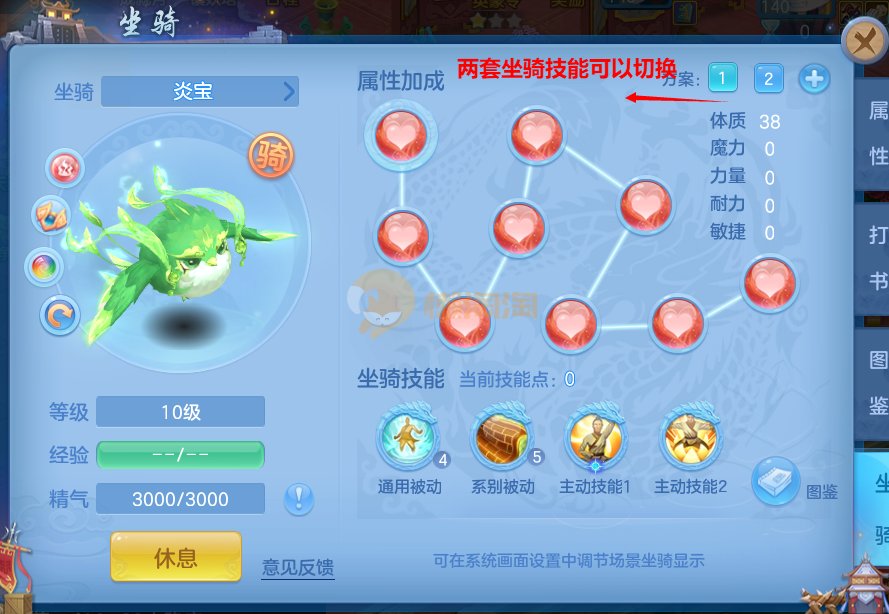Viewport: 889px width, 614px height.
Task: Click the rainbow color wheel icon
Action: pos(45,266)
